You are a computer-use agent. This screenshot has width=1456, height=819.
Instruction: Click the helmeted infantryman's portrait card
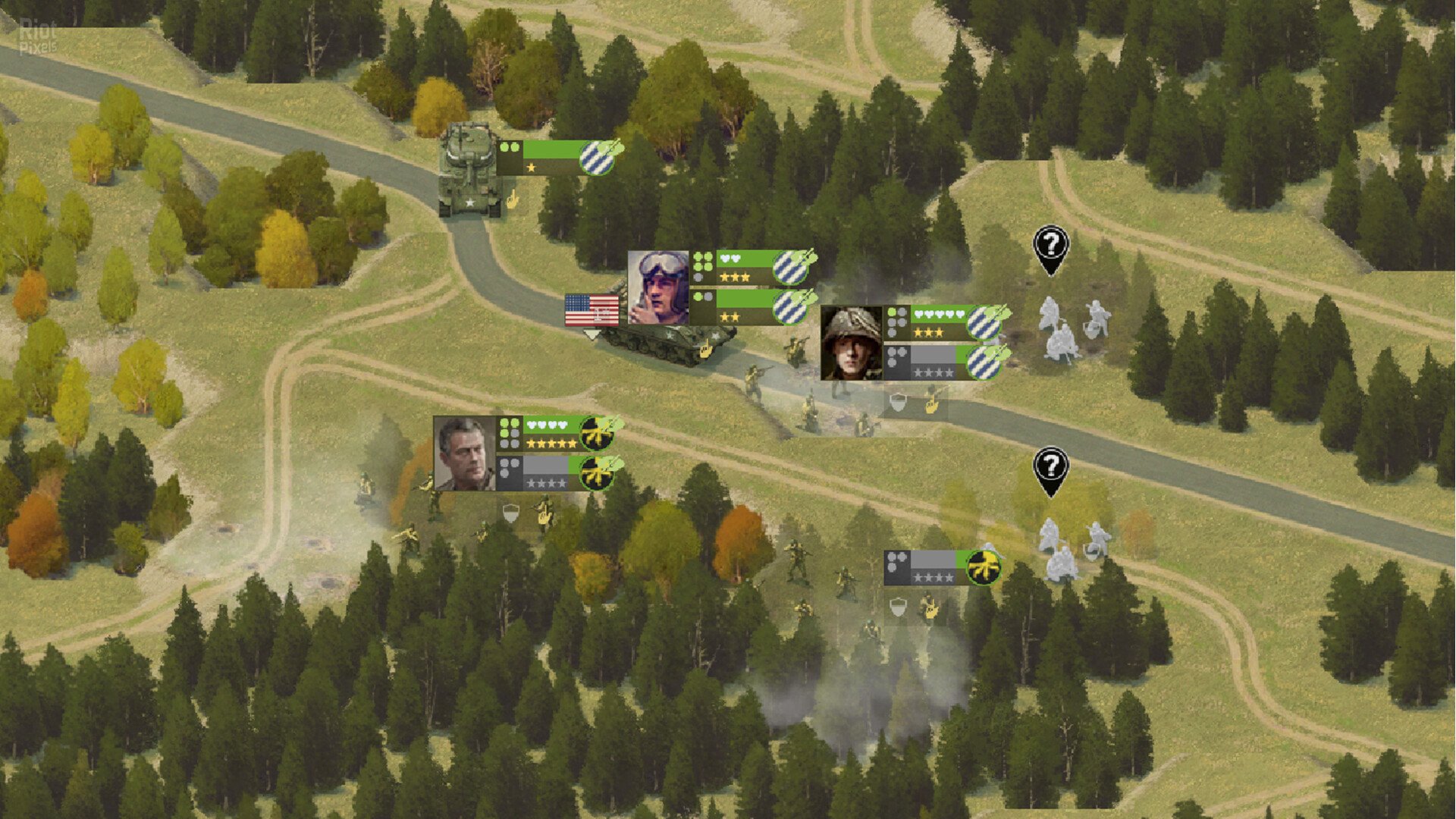click(x=851, y=343)
